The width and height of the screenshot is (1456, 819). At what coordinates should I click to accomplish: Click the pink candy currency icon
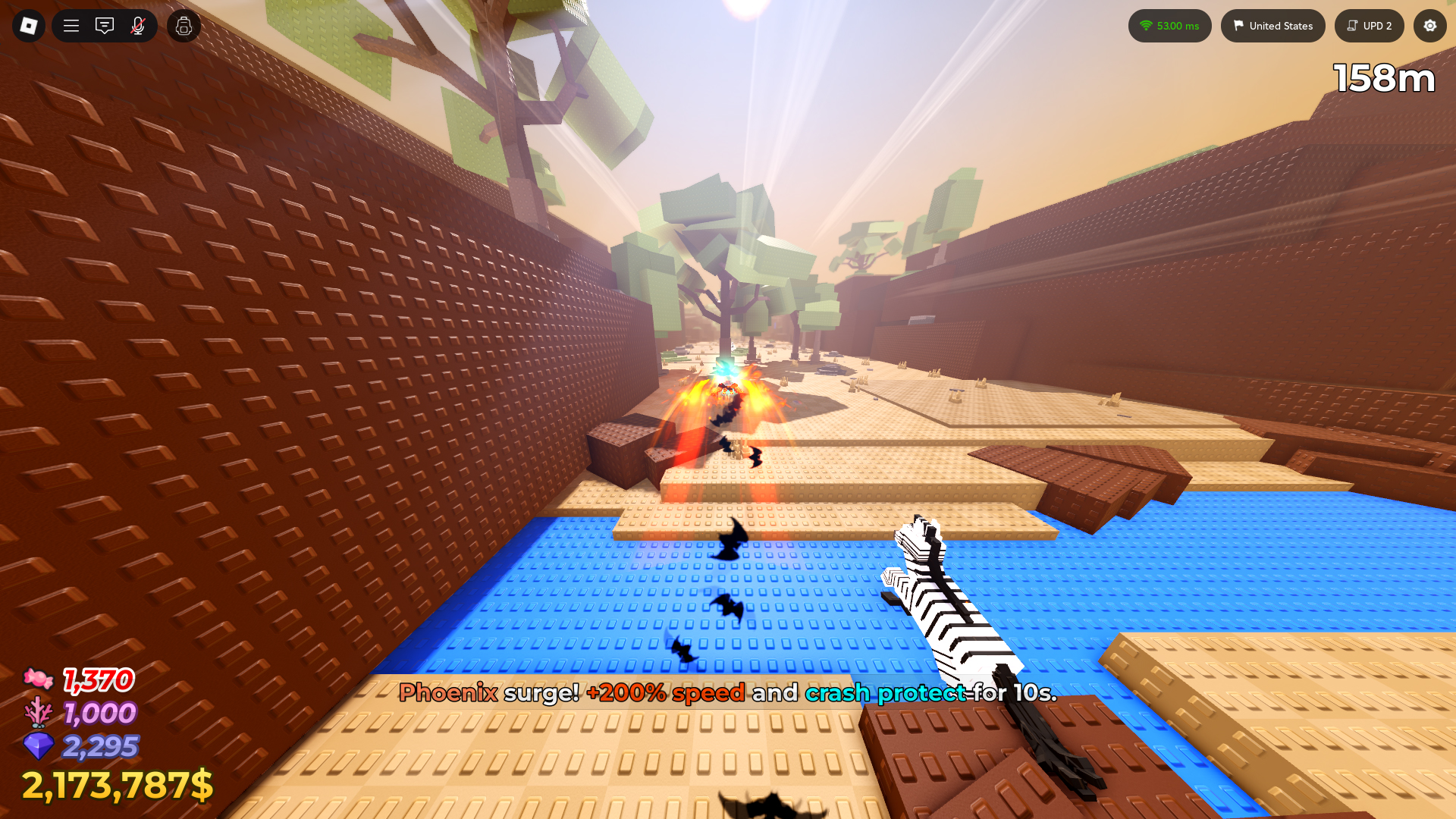39,680
